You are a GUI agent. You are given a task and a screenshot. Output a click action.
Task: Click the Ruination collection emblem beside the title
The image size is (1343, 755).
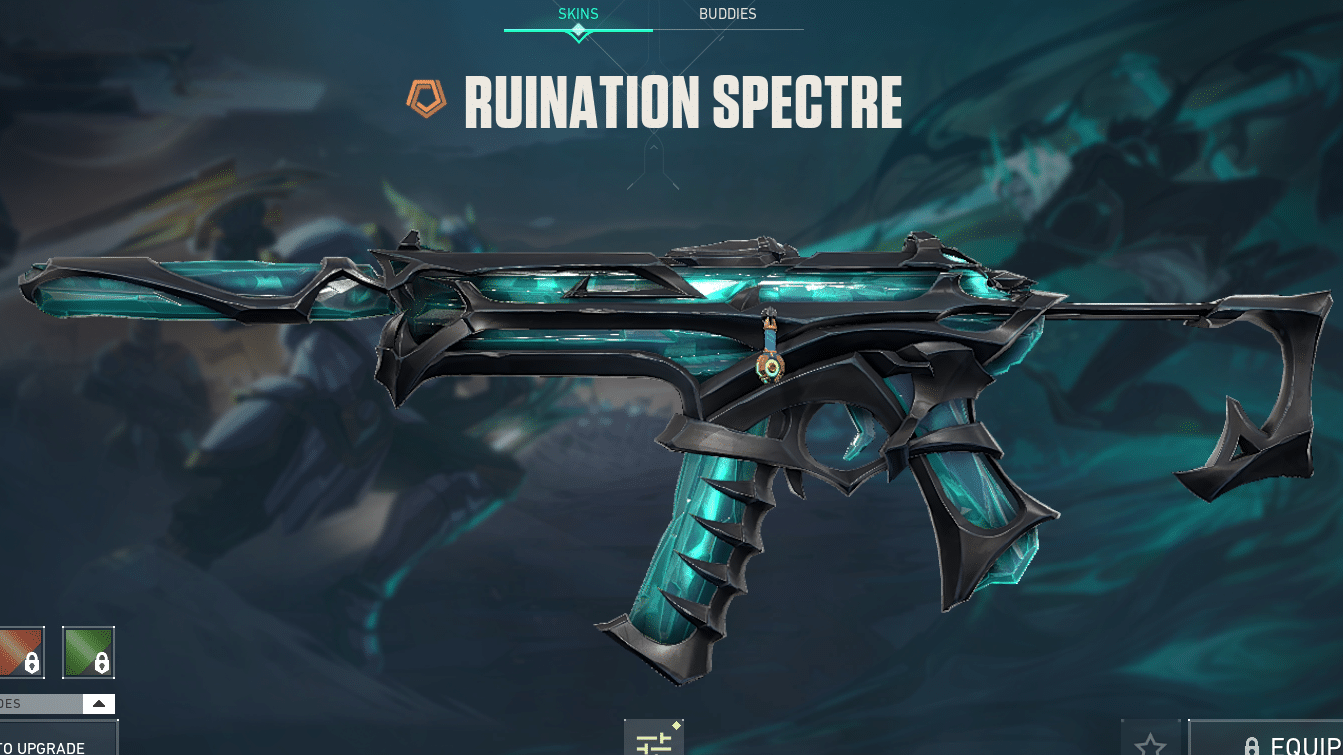[426, 99]
